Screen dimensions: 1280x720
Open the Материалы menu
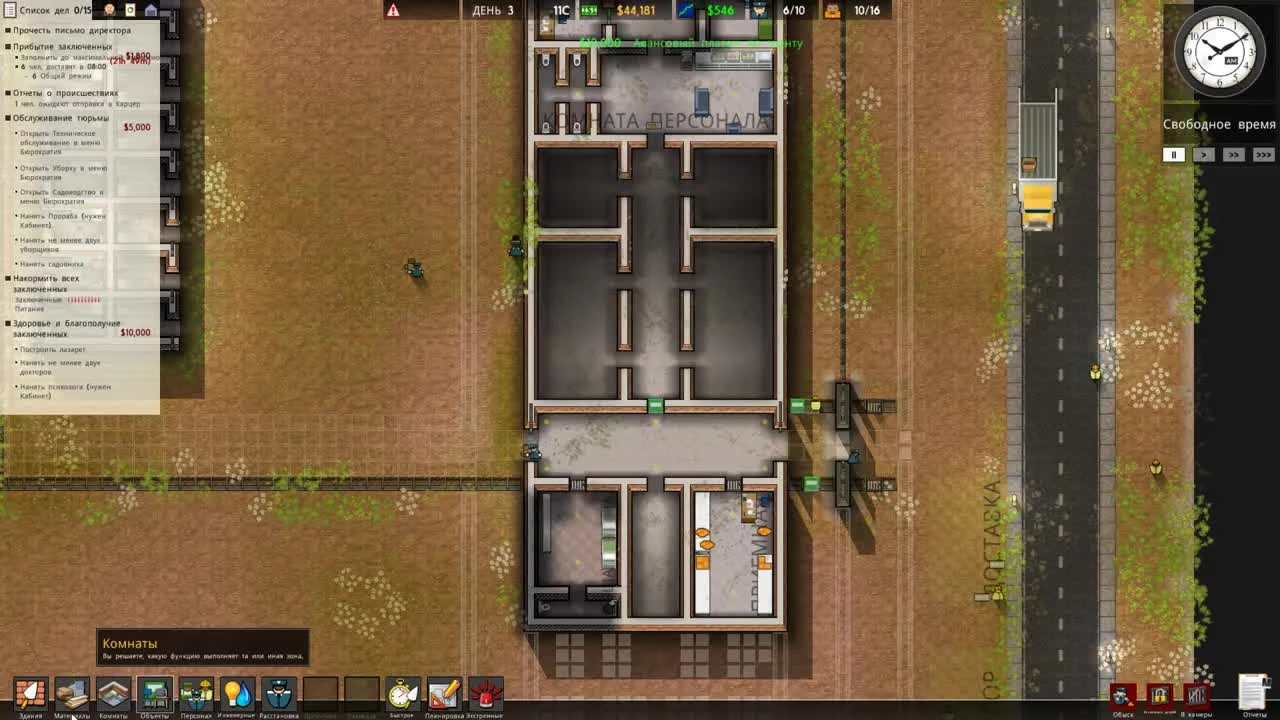[70, 692]
